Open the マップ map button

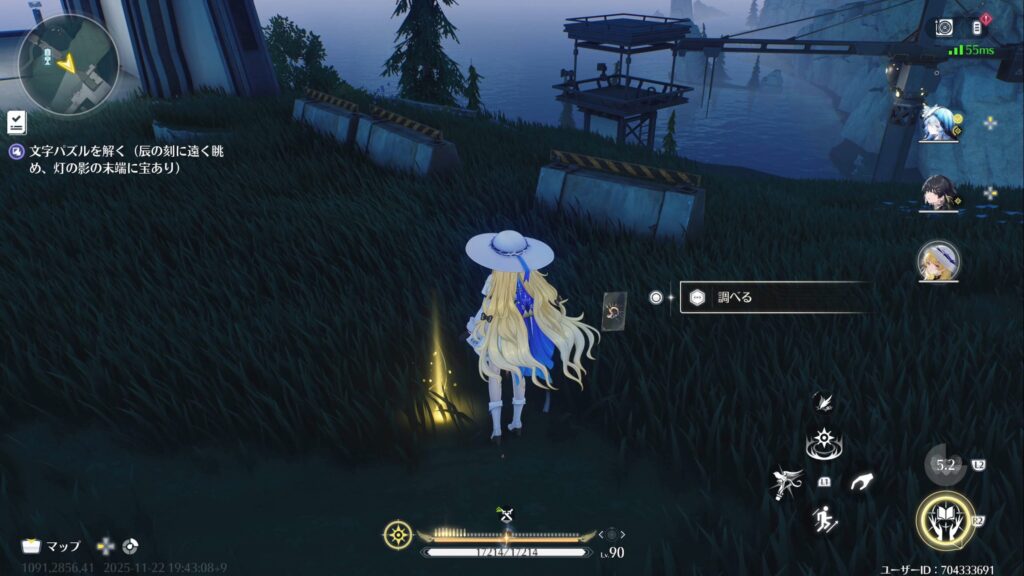point(52,546)
